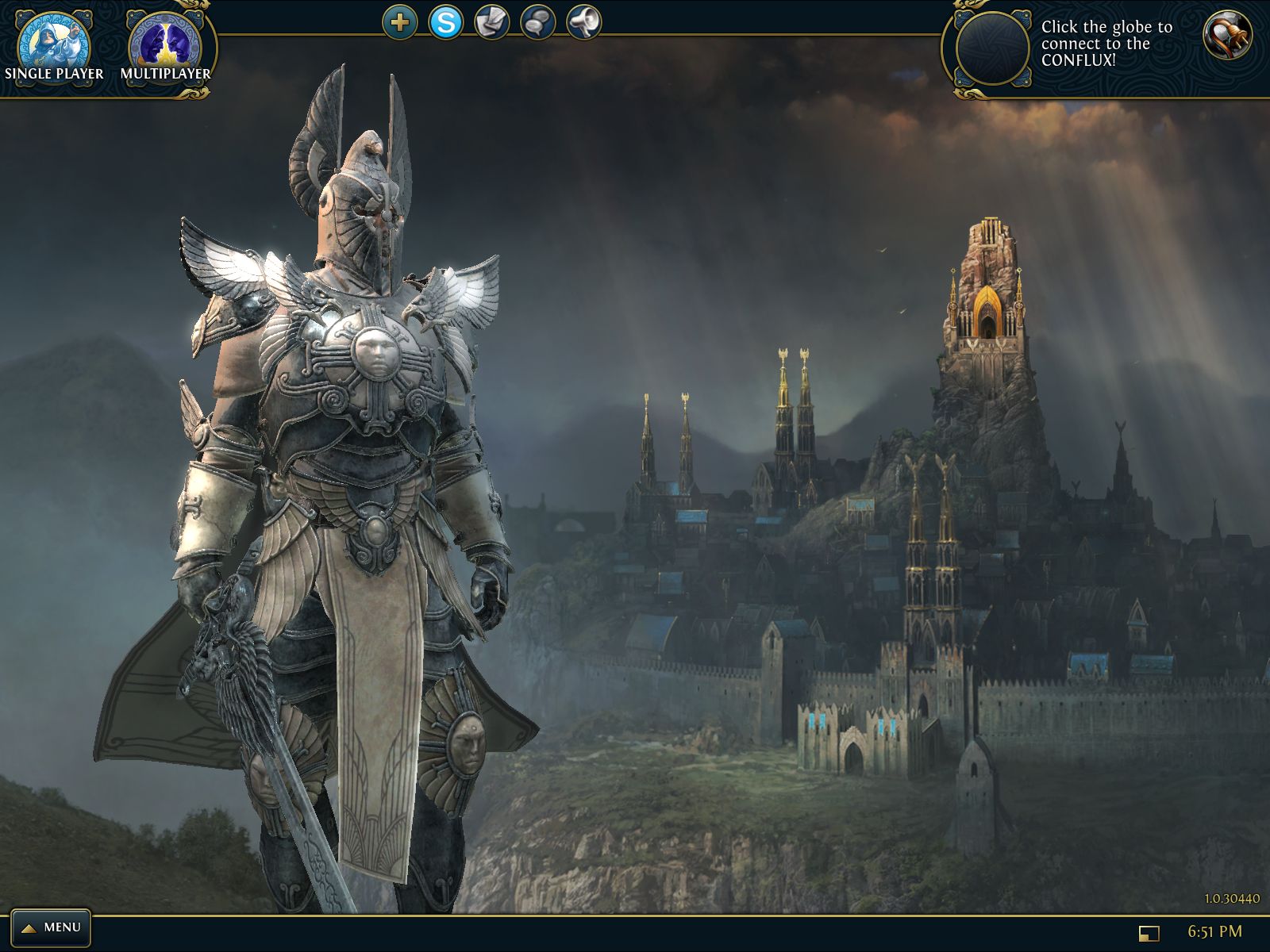Open the Multiplayer mode

pyautogui.click(x=165, y=46)
